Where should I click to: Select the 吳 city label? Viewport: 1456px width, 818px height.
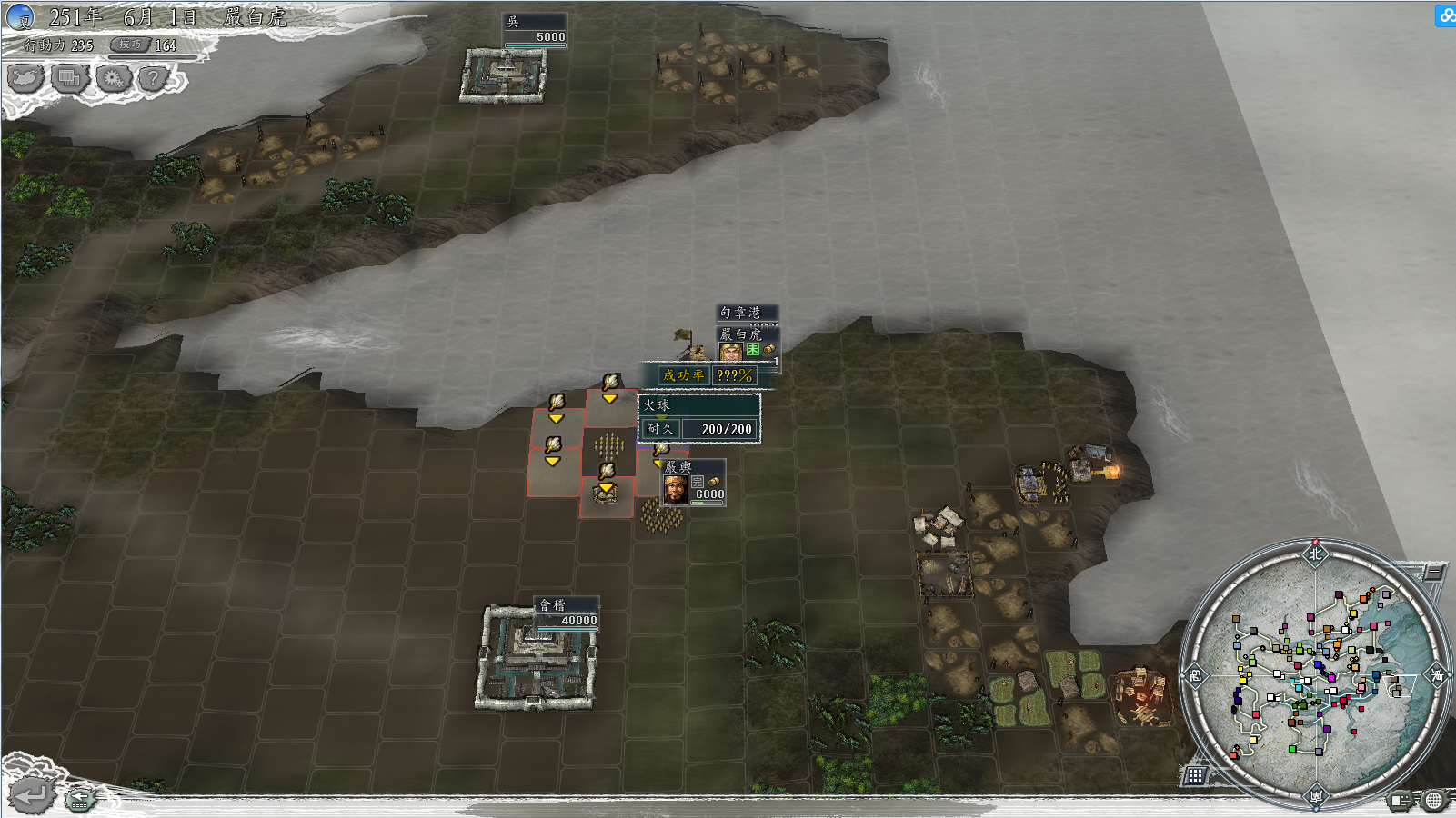point(536,29)
